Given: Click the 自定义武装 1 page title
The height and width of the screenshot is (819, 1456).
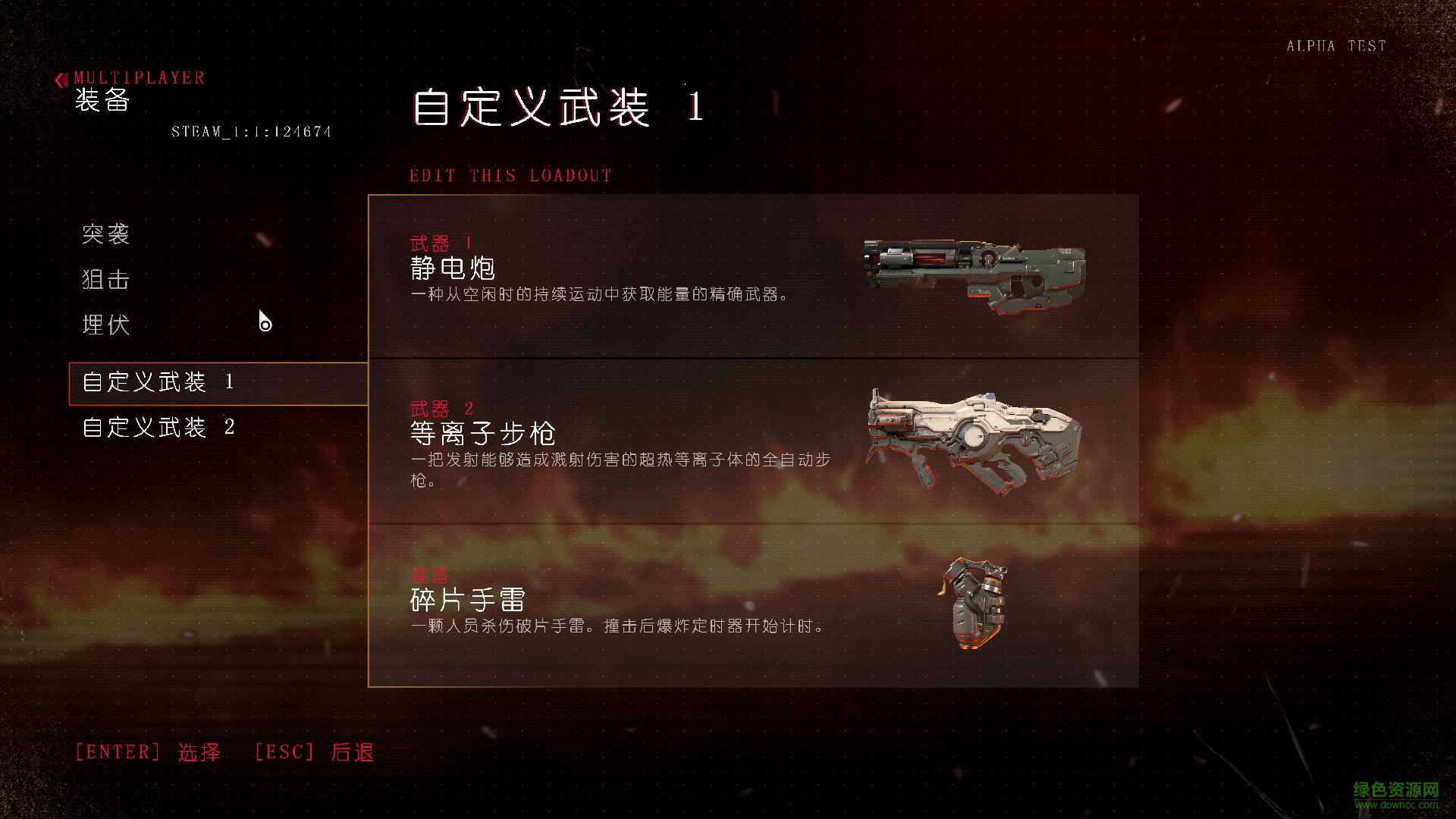Looking at the screenshot, I should pos(557,106).
